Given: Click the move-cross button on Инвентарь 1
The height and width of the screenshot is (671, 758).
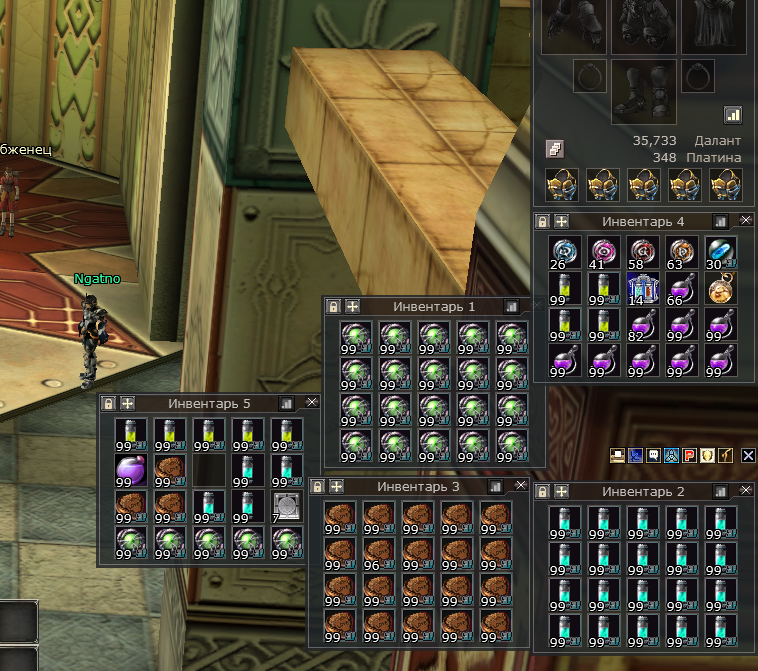Looking at the screenshot, I should pyautogui.click(x=352, y=306).
